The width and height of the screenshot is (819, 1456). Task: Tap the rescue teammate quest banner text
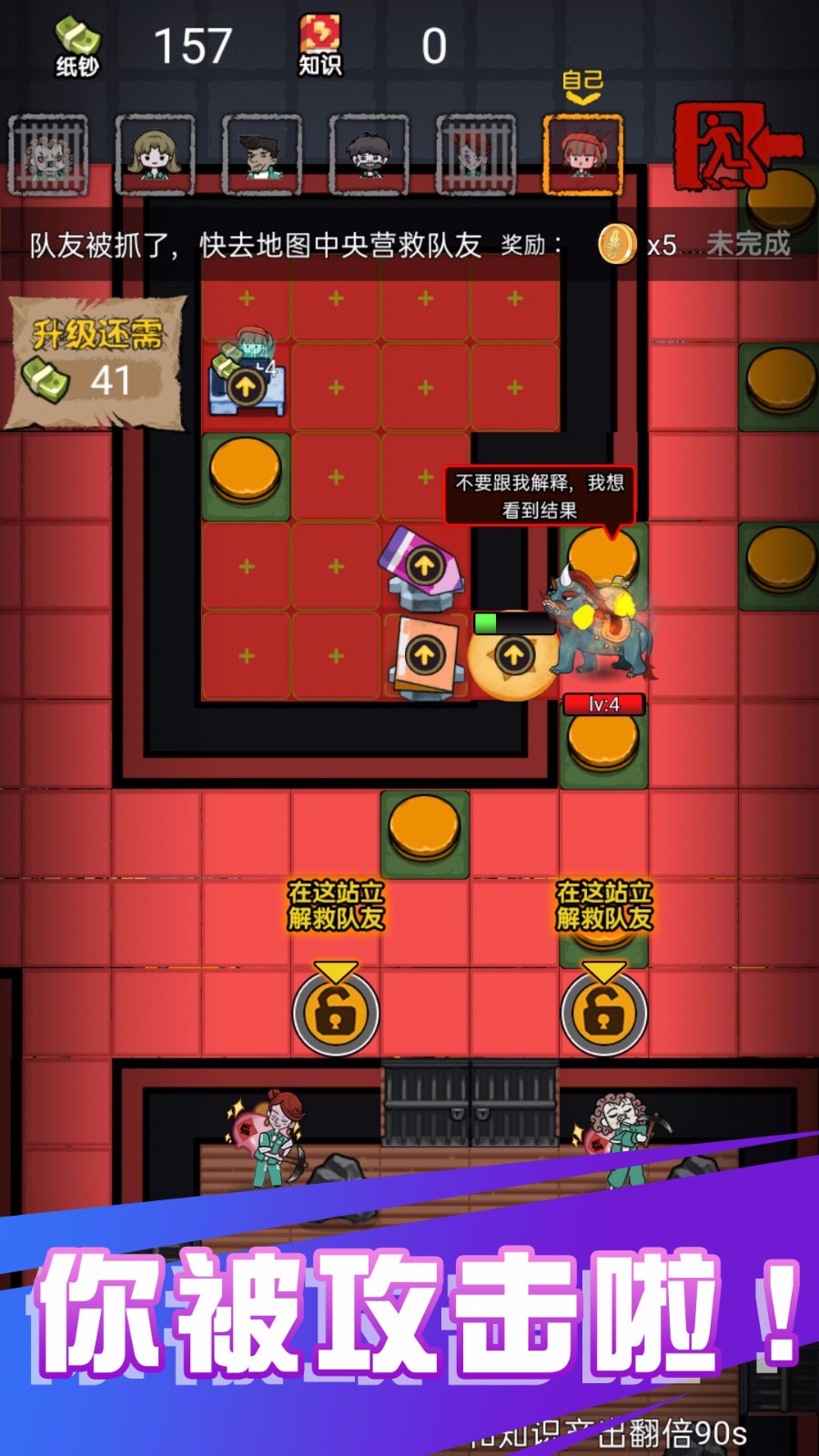(255, 245)
